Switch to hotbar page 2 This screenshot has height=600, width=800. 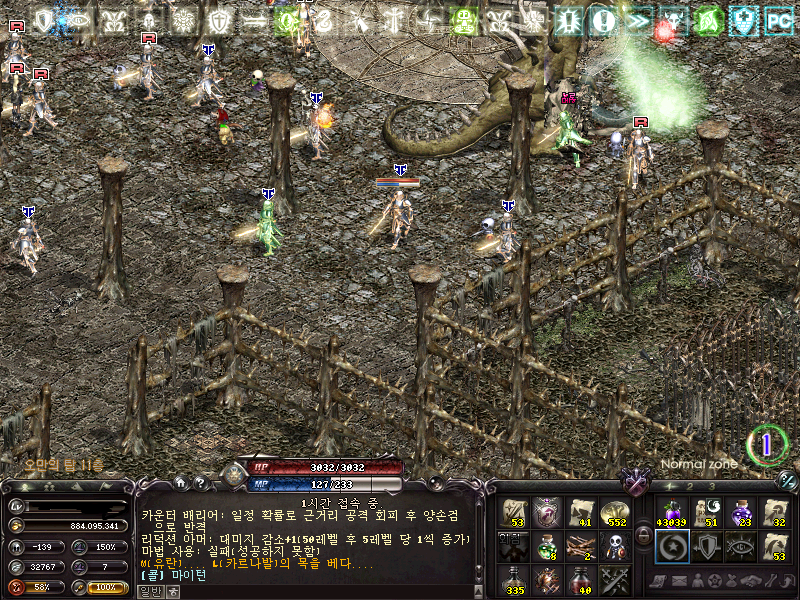click(x=689, y=487)
